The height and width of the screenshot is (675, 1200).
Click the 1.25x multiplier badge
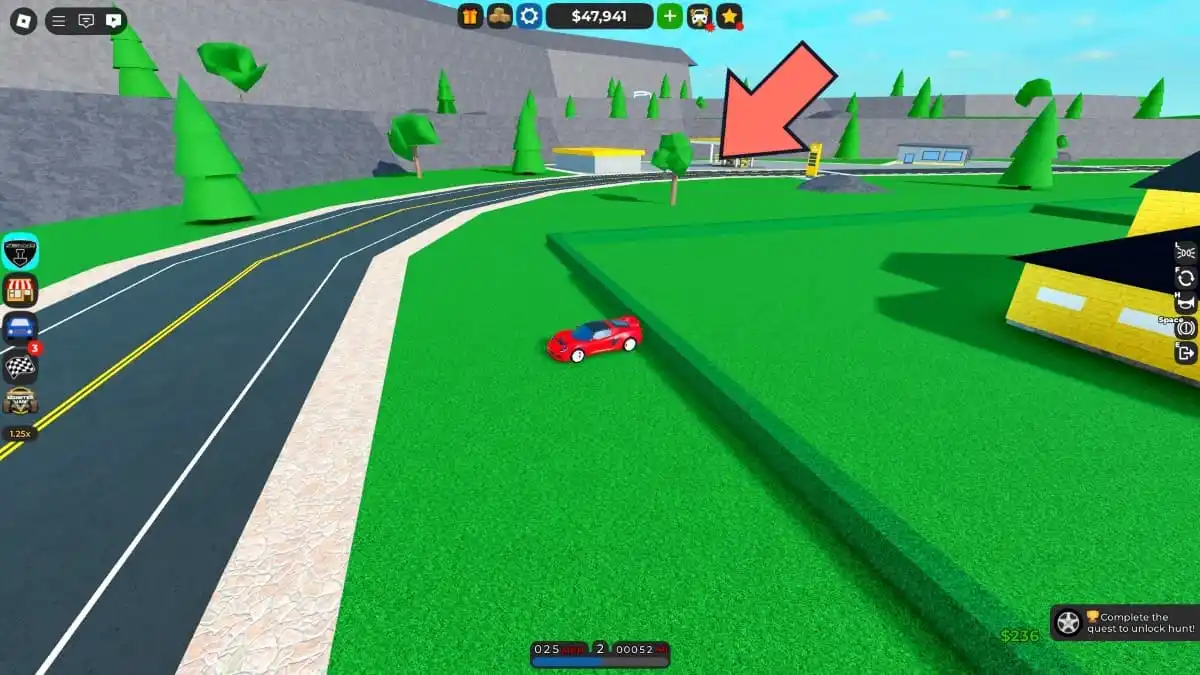pyautogui.click(x=20, y=434)
